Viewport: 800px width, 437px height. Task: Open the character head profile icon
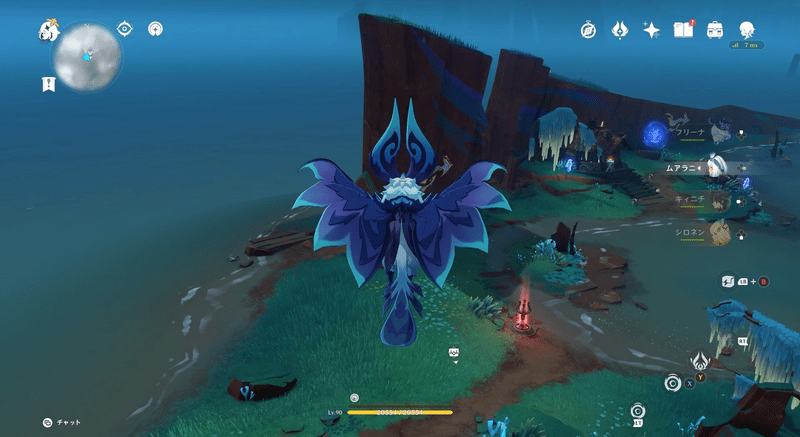point(747,30)
